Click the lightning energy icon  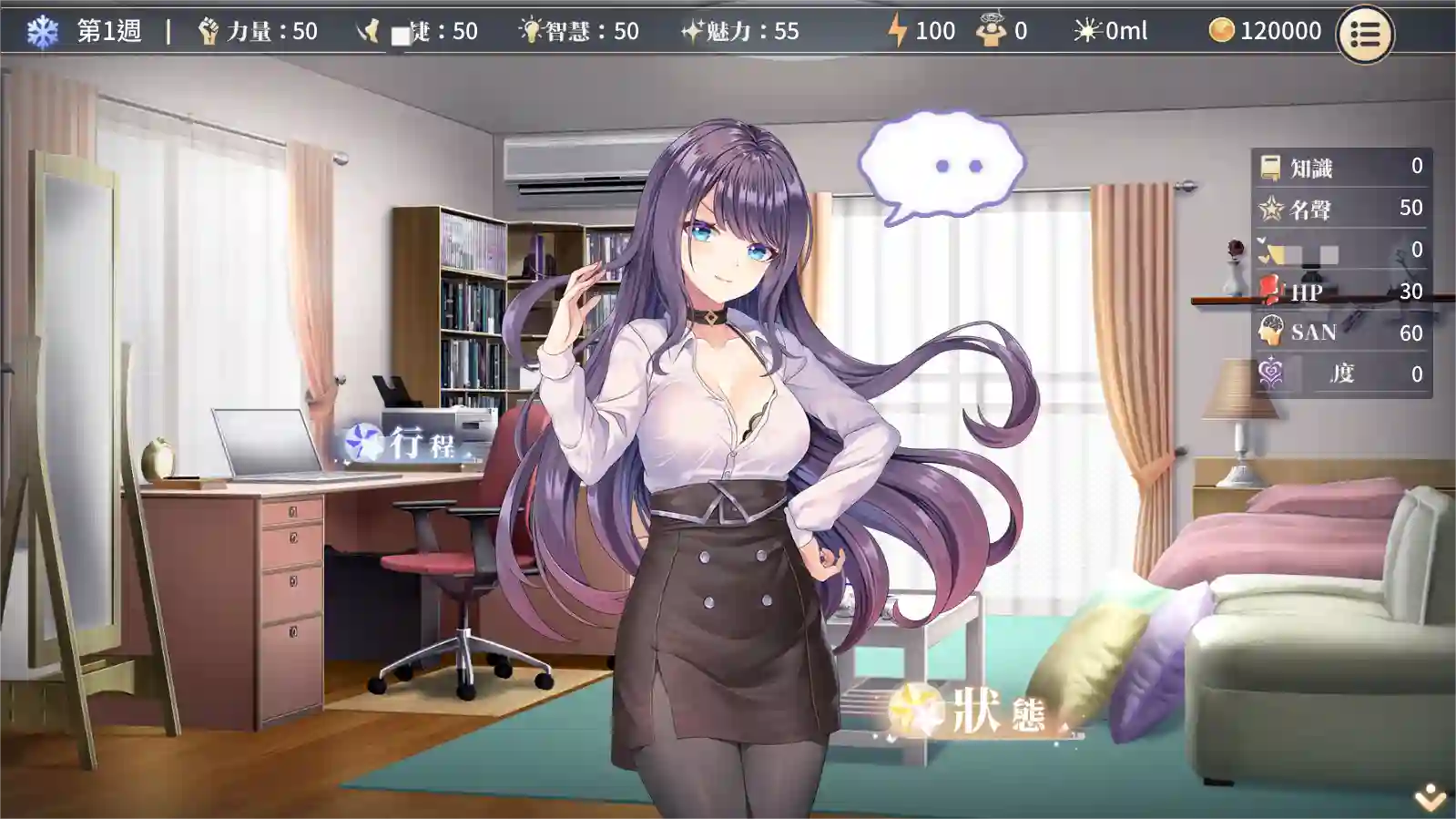[x=898, y=29]
